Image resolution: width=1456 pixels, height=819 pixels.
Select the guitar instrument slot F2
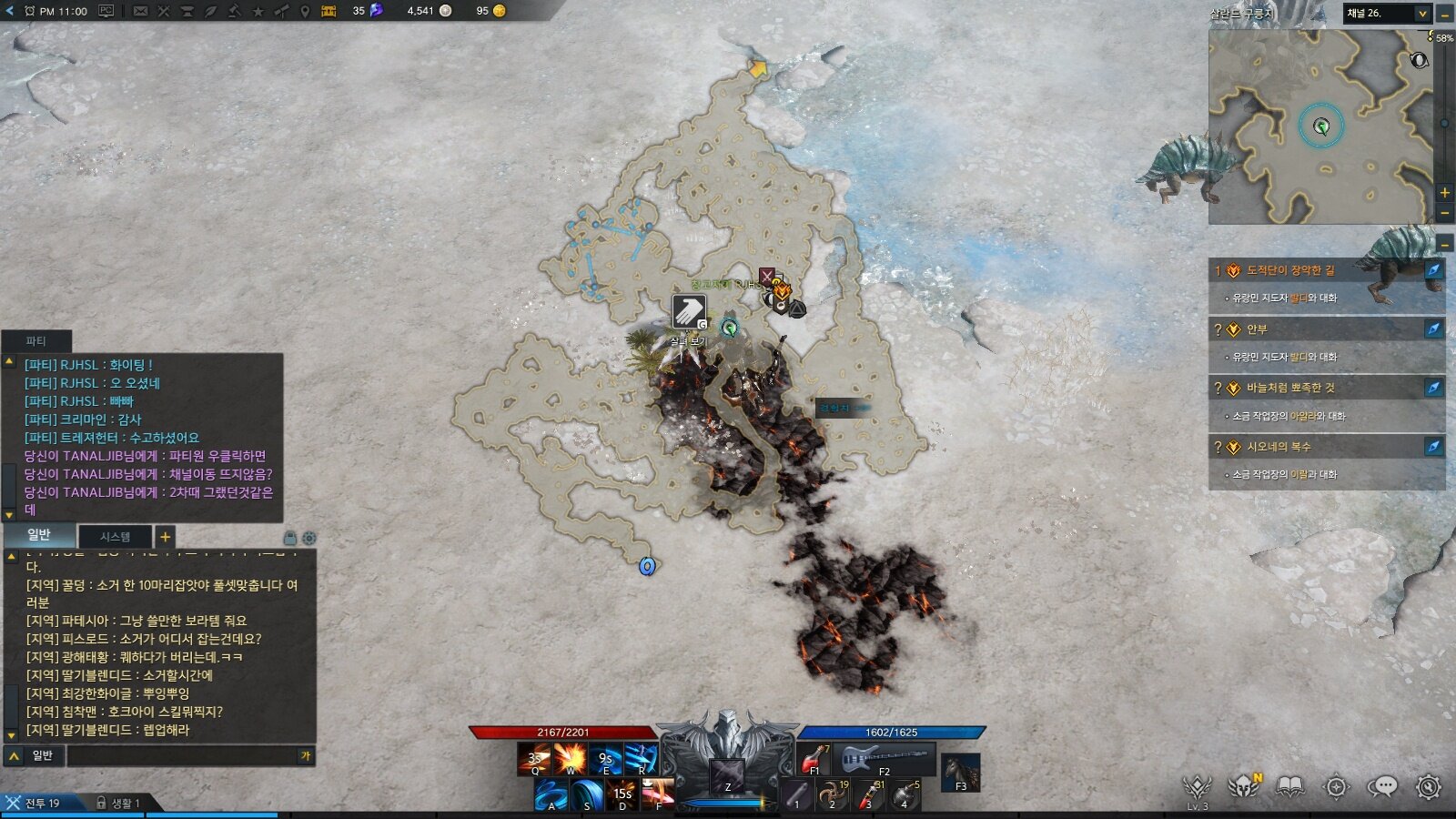coord(885,759)
